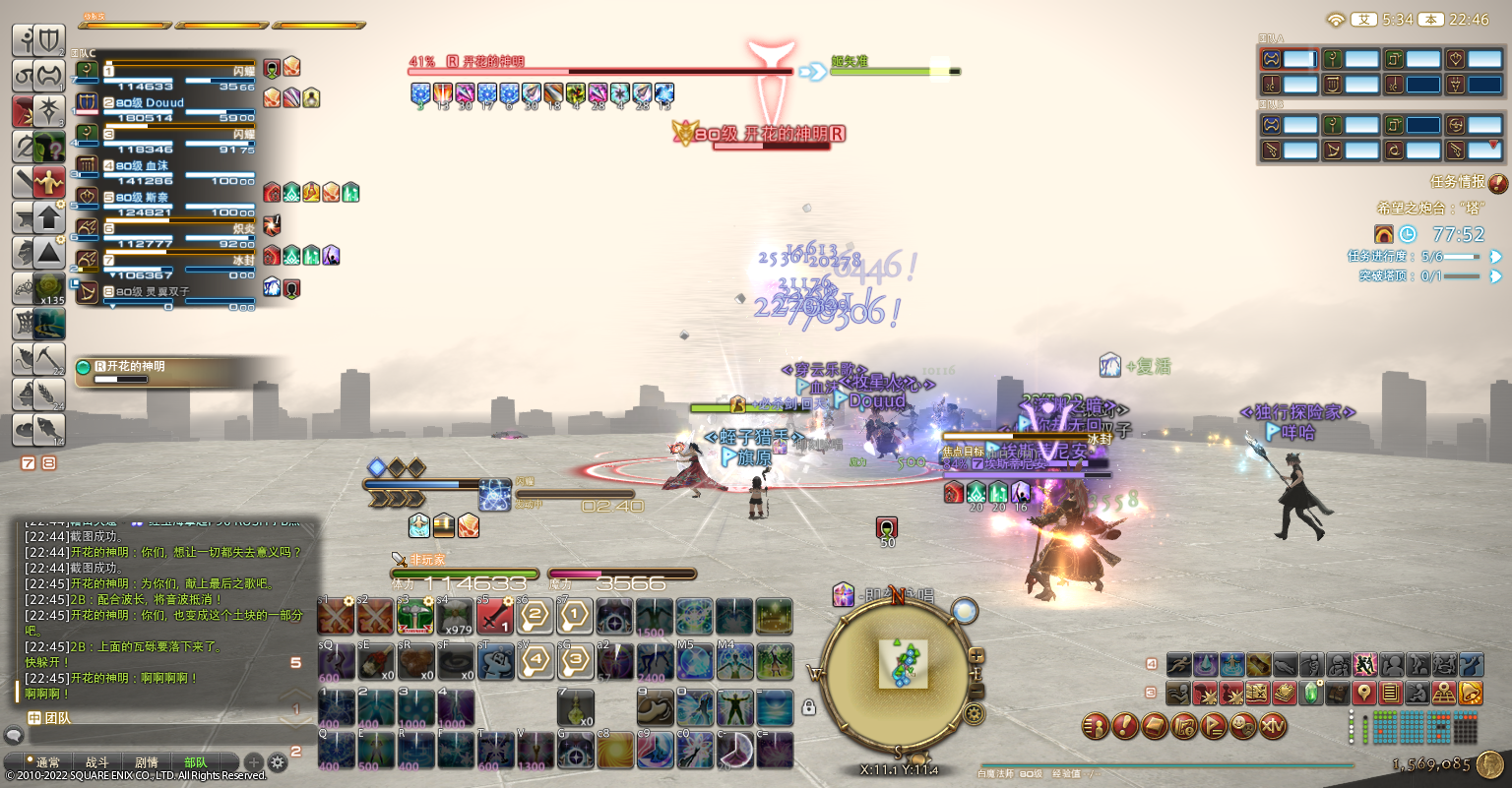The width and height of the screenshot is (1512, 788).
Task: Open chat log settings gear
Action: coord(278,762)
